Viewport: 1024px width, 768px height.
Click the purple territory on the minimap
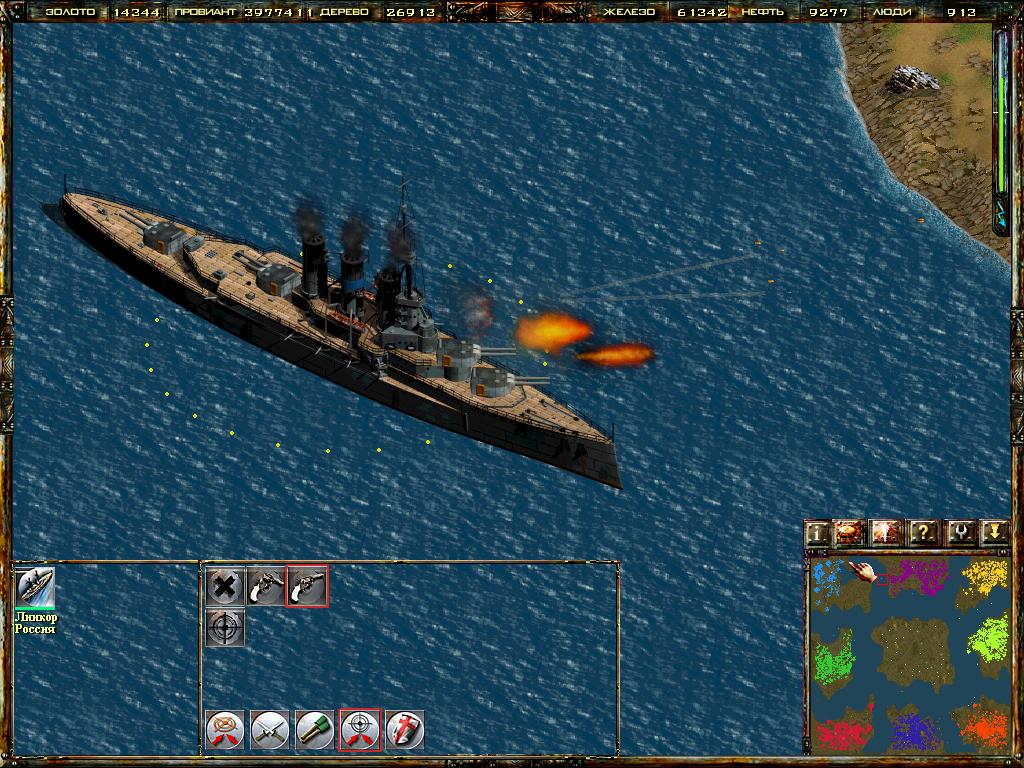pyautogui.click(x=914, y=577)
